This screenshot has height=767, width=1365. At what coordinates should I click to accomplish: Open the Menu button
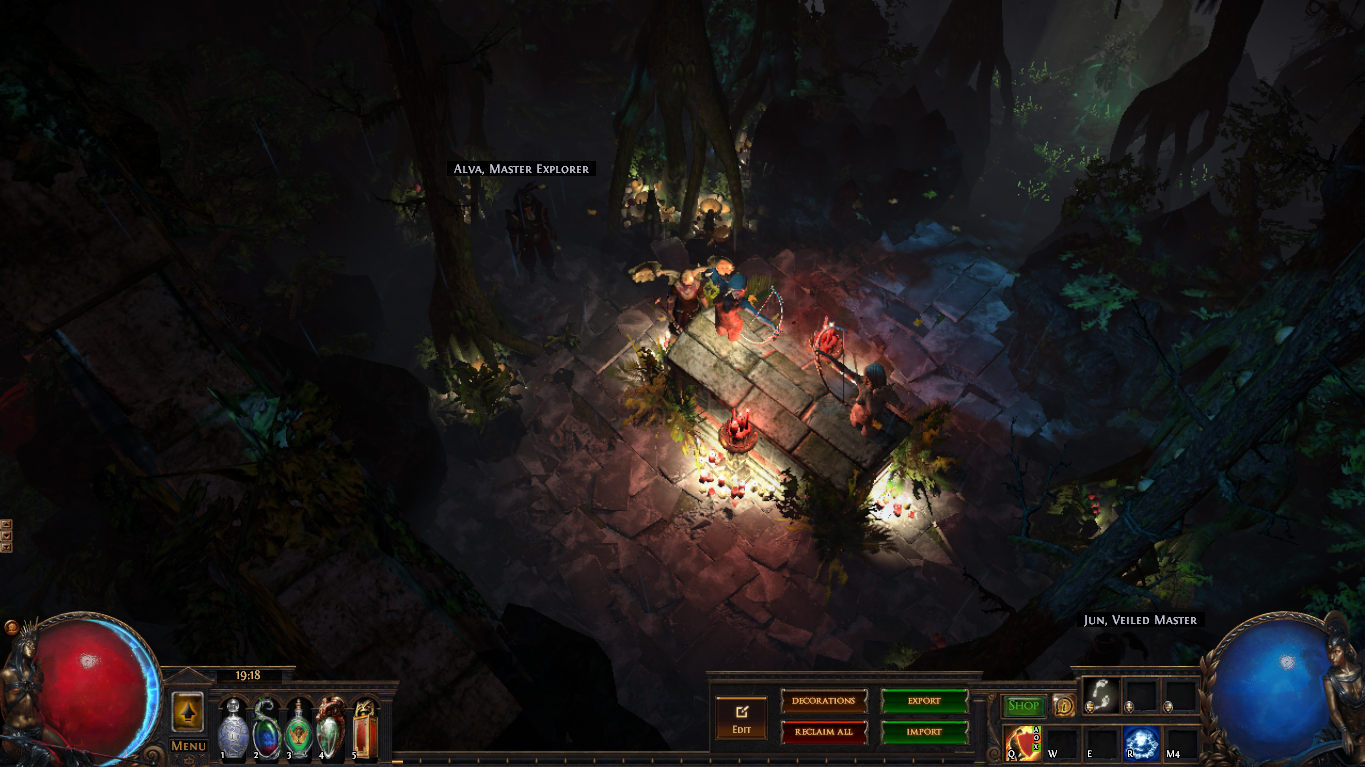pyautogui.click(x=188, y=746)
